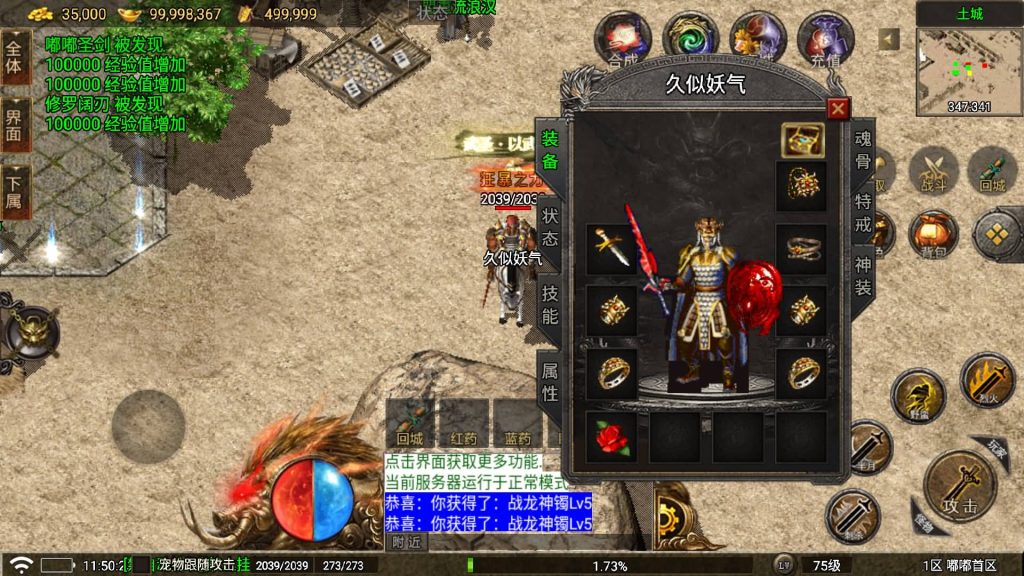Activate the 烈火 flaming sword skill
Viewport: 1024px width, 576px height.
pos(987,382)
